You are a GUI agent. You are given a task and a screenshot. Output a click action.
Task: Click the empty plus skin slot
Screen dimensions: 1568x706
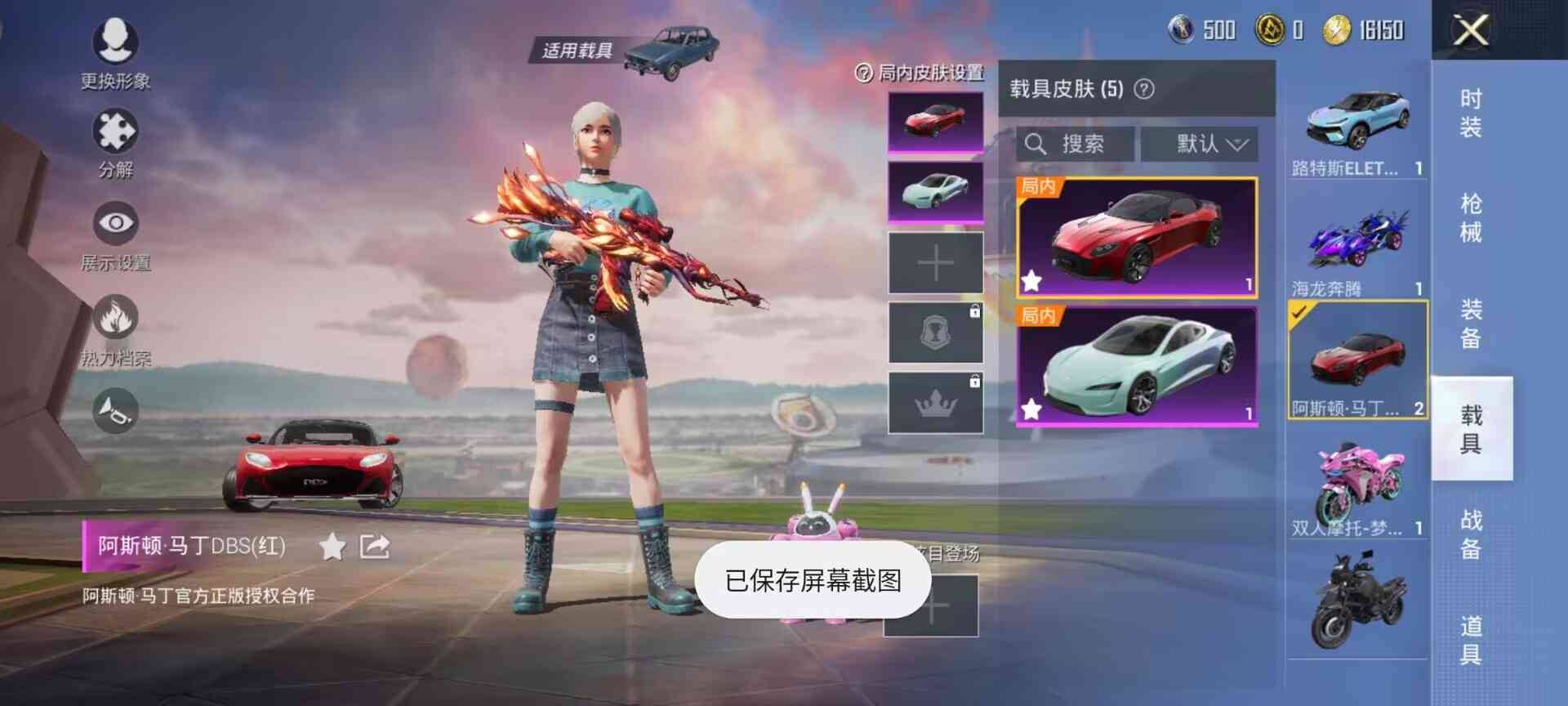tap(934, 261)
